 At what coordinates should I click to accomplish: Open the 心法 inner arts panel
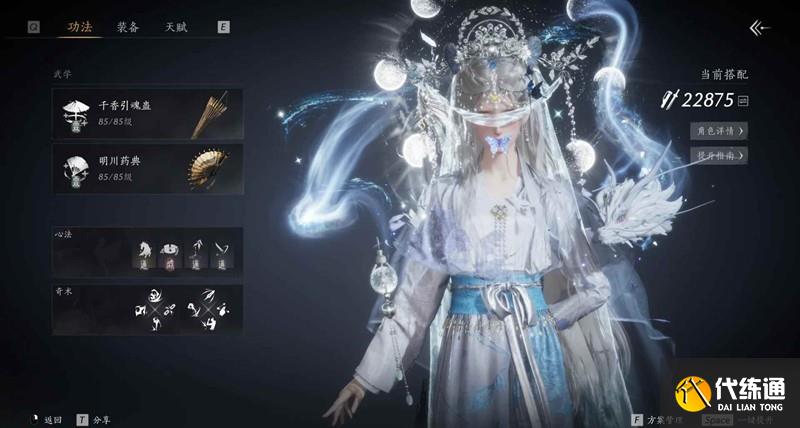point(147,251)
